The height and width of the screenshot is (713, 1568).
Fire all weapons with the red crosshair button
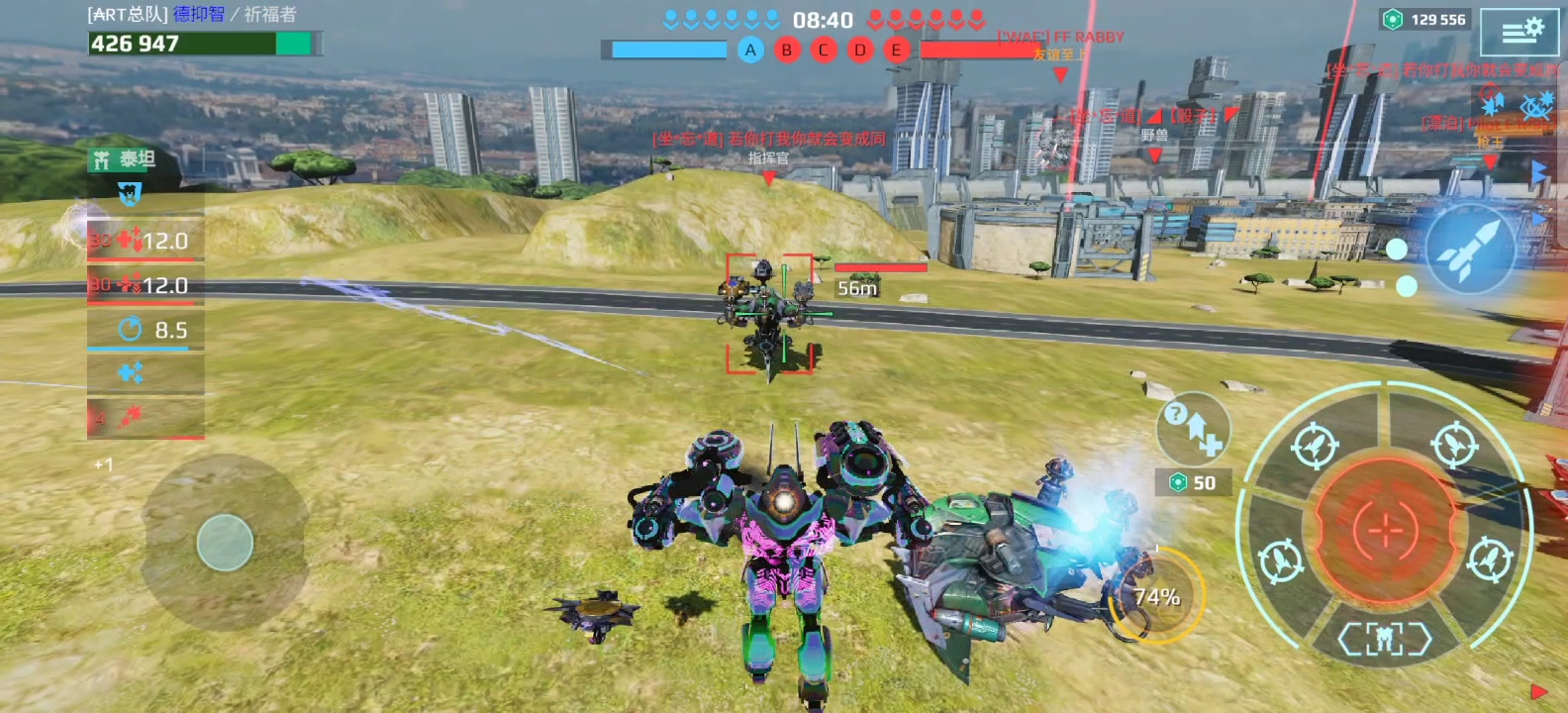(1385, 531)
